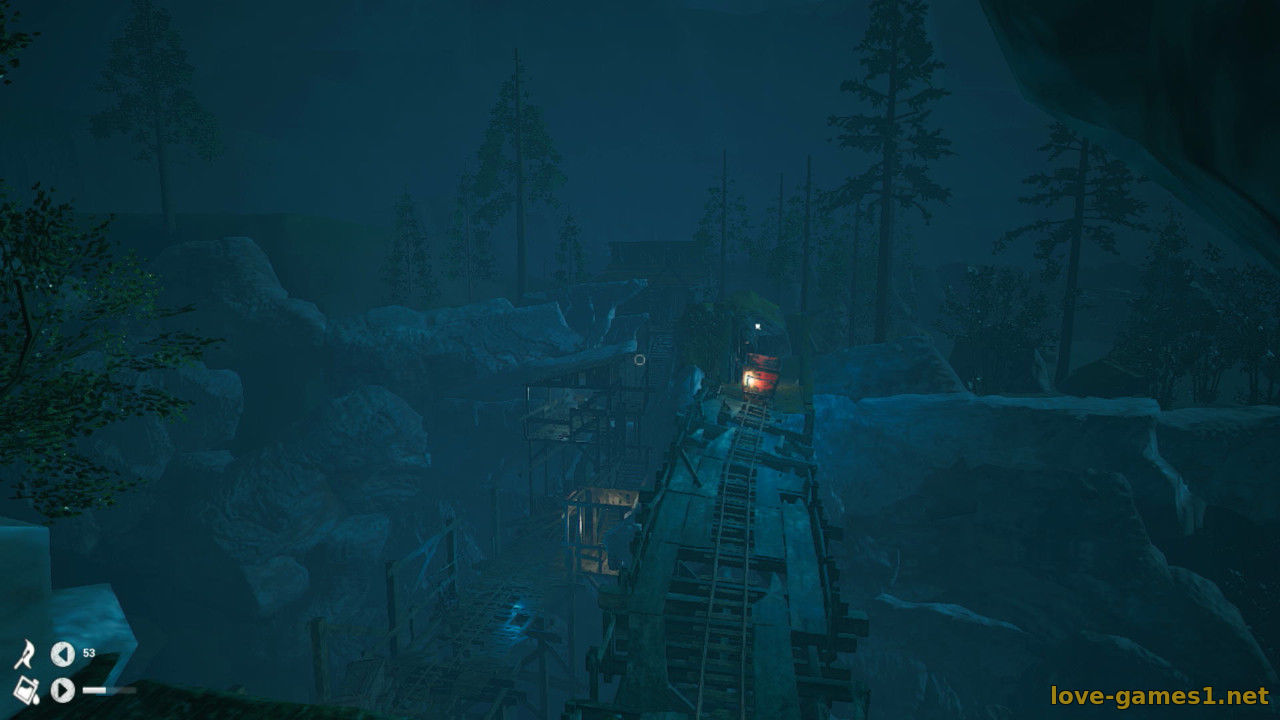Image resolution: width=1280 pixels, height=720 pixels.
Task: Select the fuel canister item icon
Action: pos(25,690)
